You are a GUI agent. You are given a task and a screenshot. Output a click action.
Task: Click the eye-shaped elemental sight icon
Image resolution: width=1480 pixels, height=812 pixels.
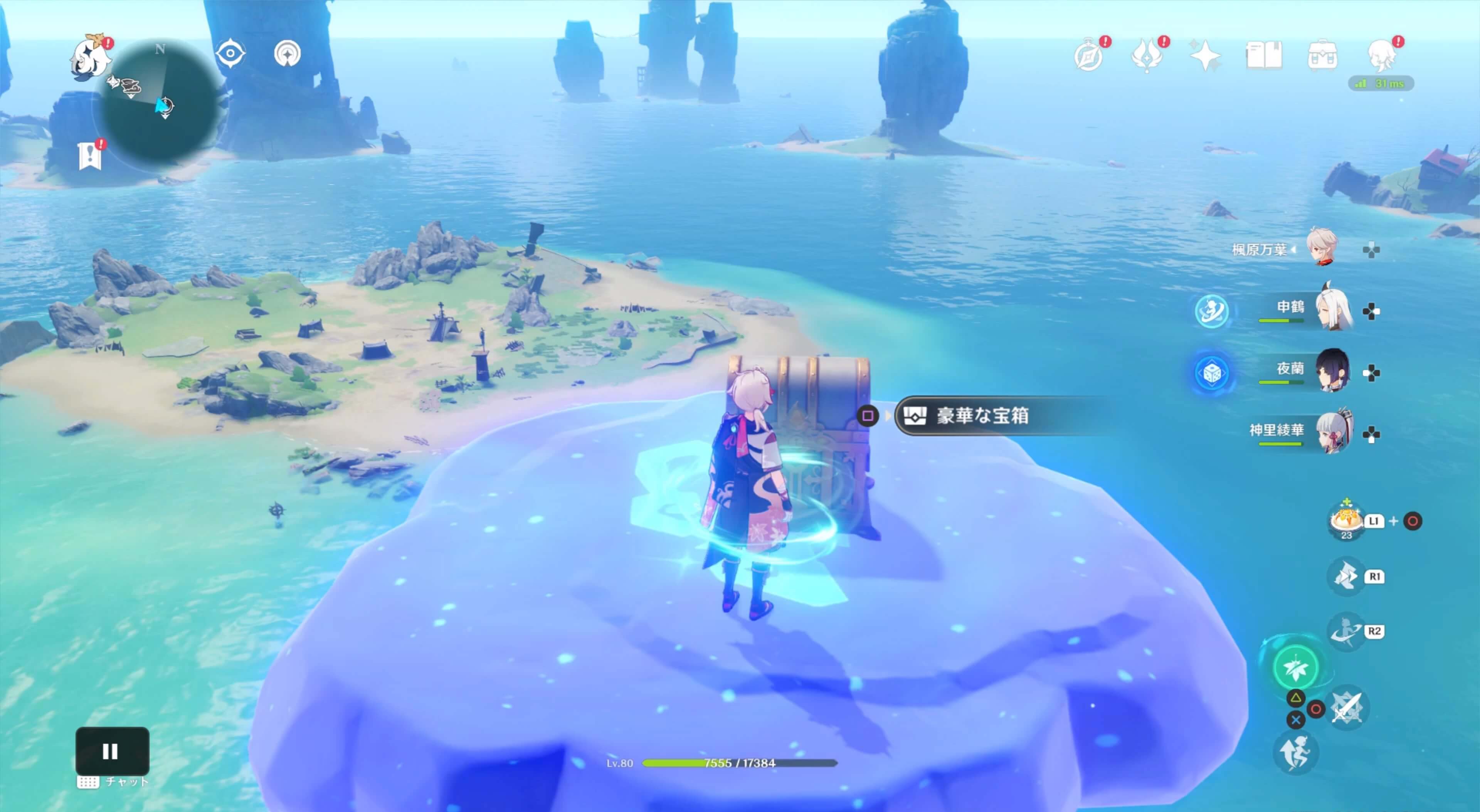[x=230, y=54]
